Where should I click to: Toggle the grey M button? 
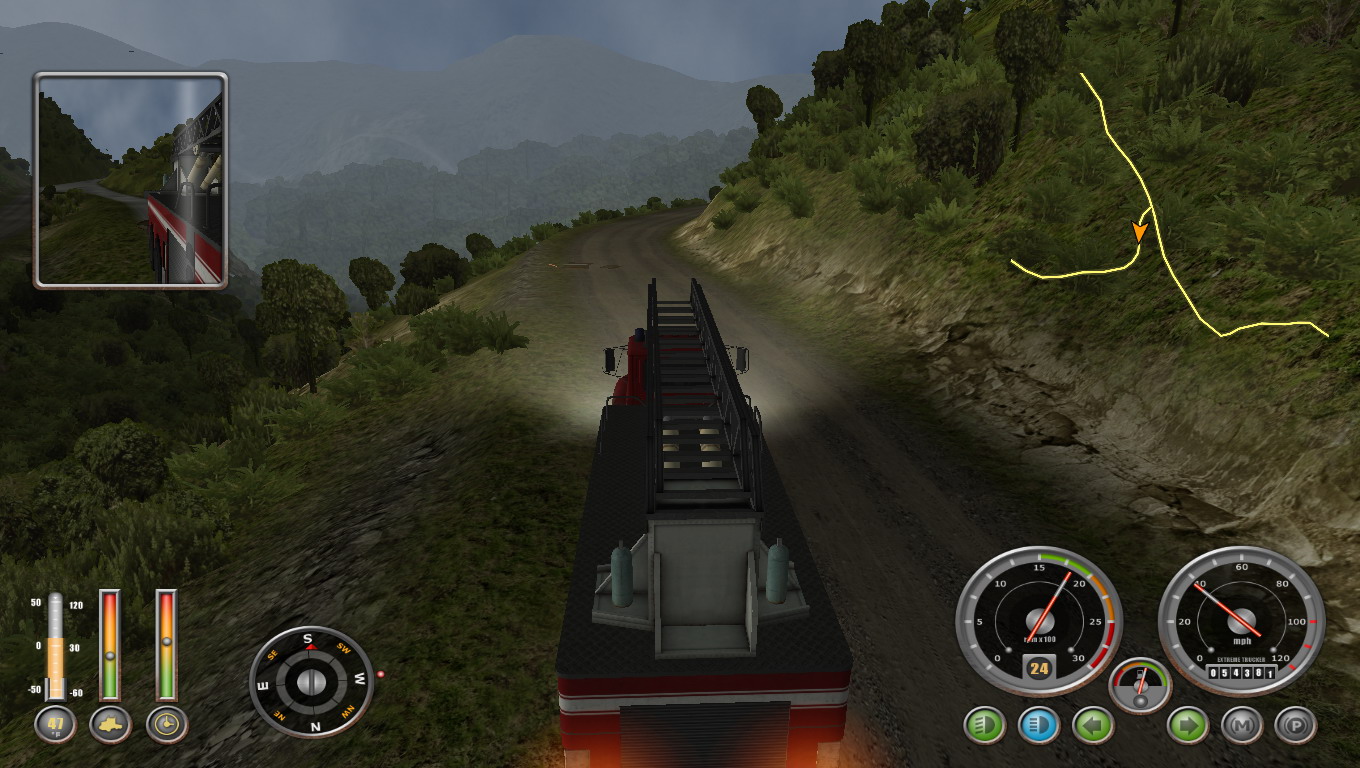coord(1241,725)
